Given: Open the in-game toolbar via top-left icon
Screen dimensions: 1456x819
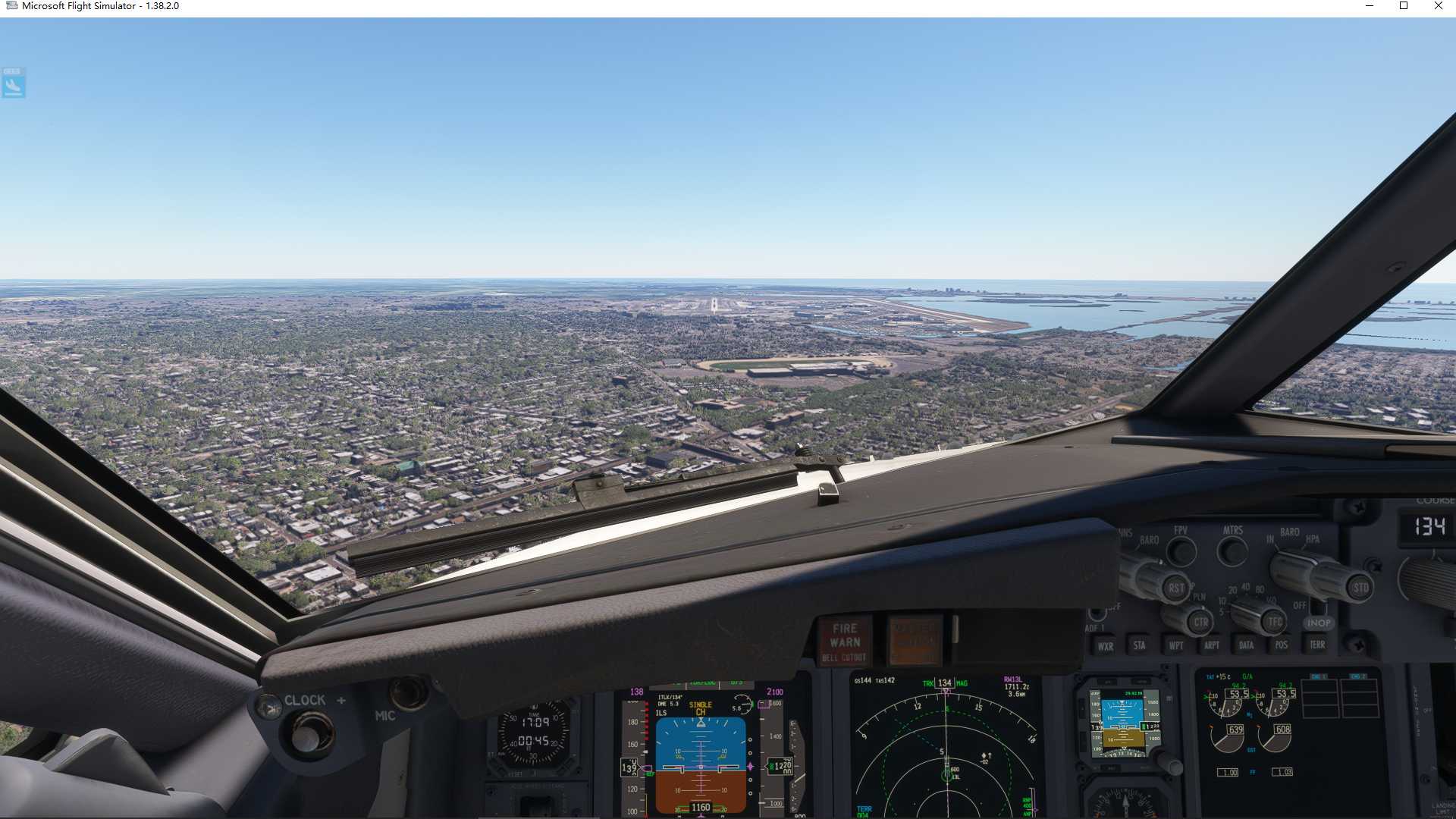Looking at the screenshot, I should pyautogui.click(x=12, y=83).
